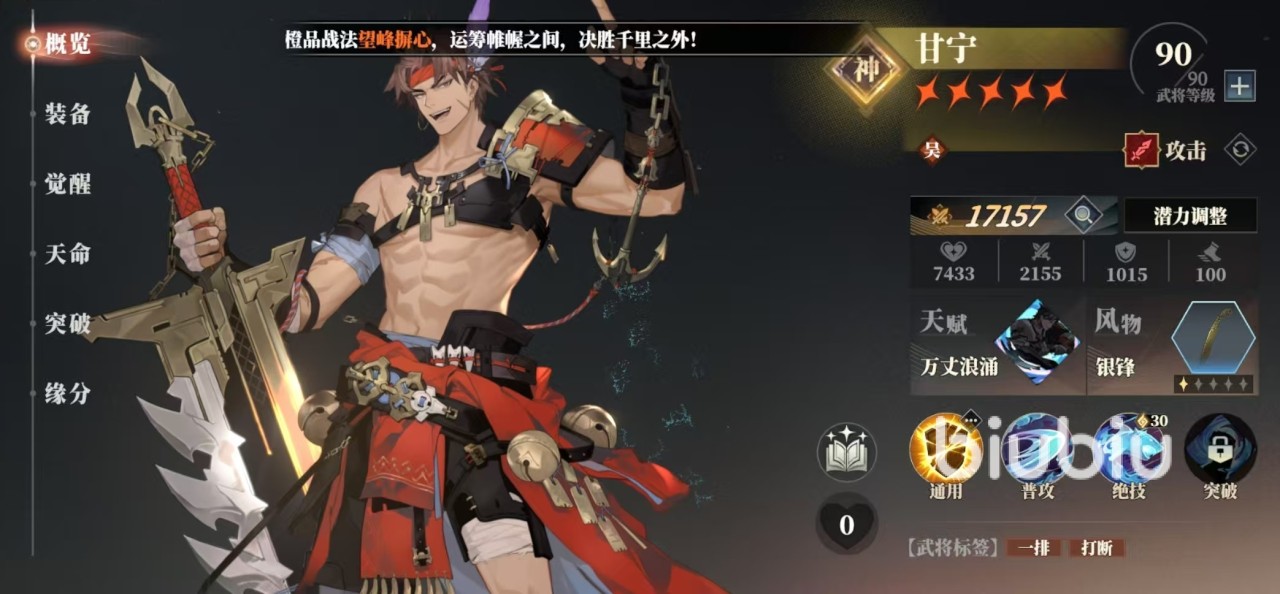Show the 缘分 bonds tab
Image resolution: width=1280 pixels, height=594 pixels.
coord(67,394)
